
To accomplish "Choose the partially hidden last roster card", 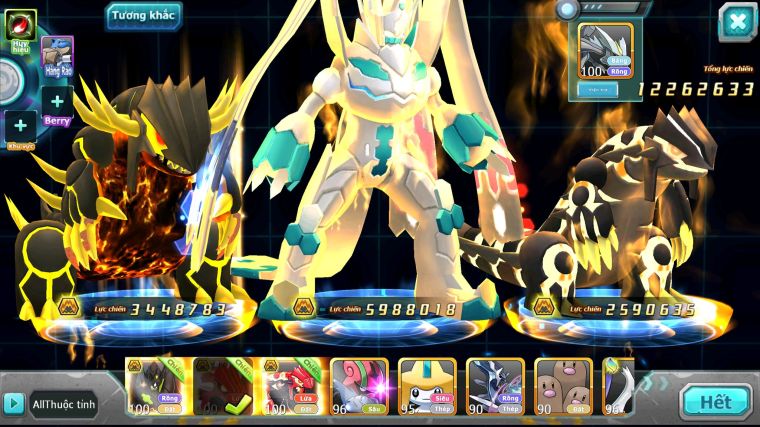I will pyautogui.click(x=618, y=386).
